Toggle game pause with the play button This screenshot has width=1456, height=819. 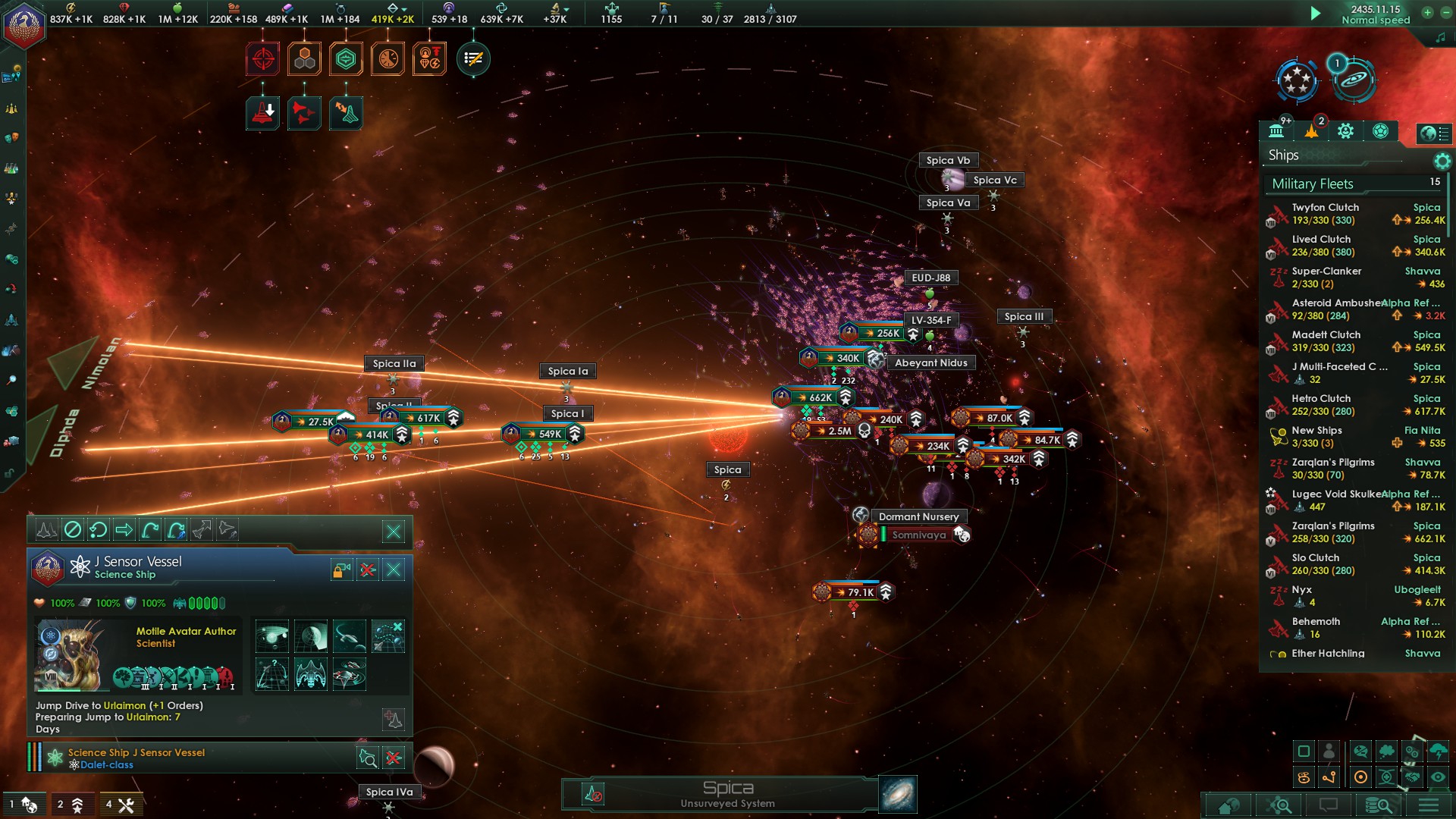tap(1316, 13)
